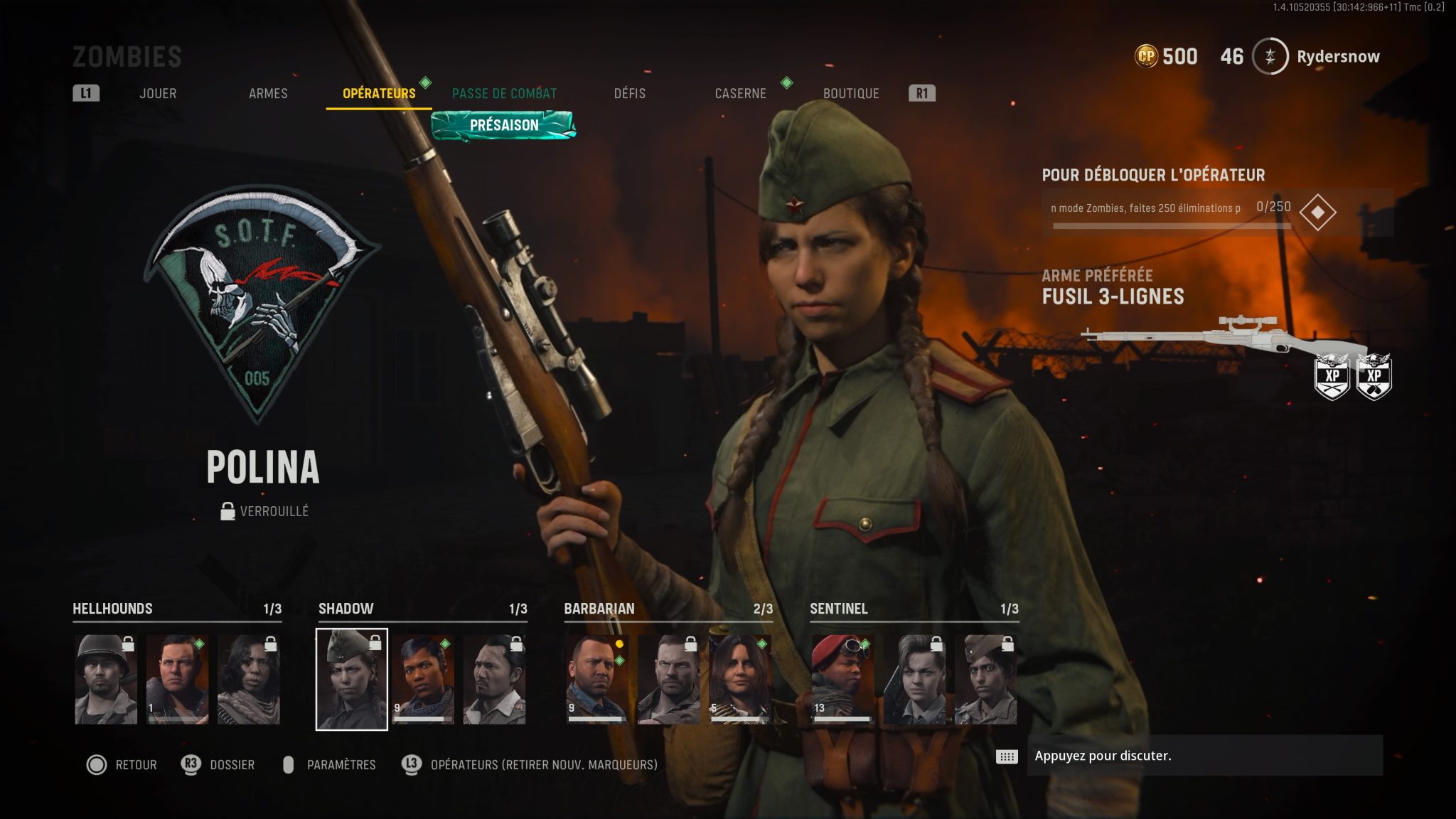Viewport: 1456px width, 819px height.
Task: Select the long-haired woman in Barbarian squad
Action: pos(739,680)
